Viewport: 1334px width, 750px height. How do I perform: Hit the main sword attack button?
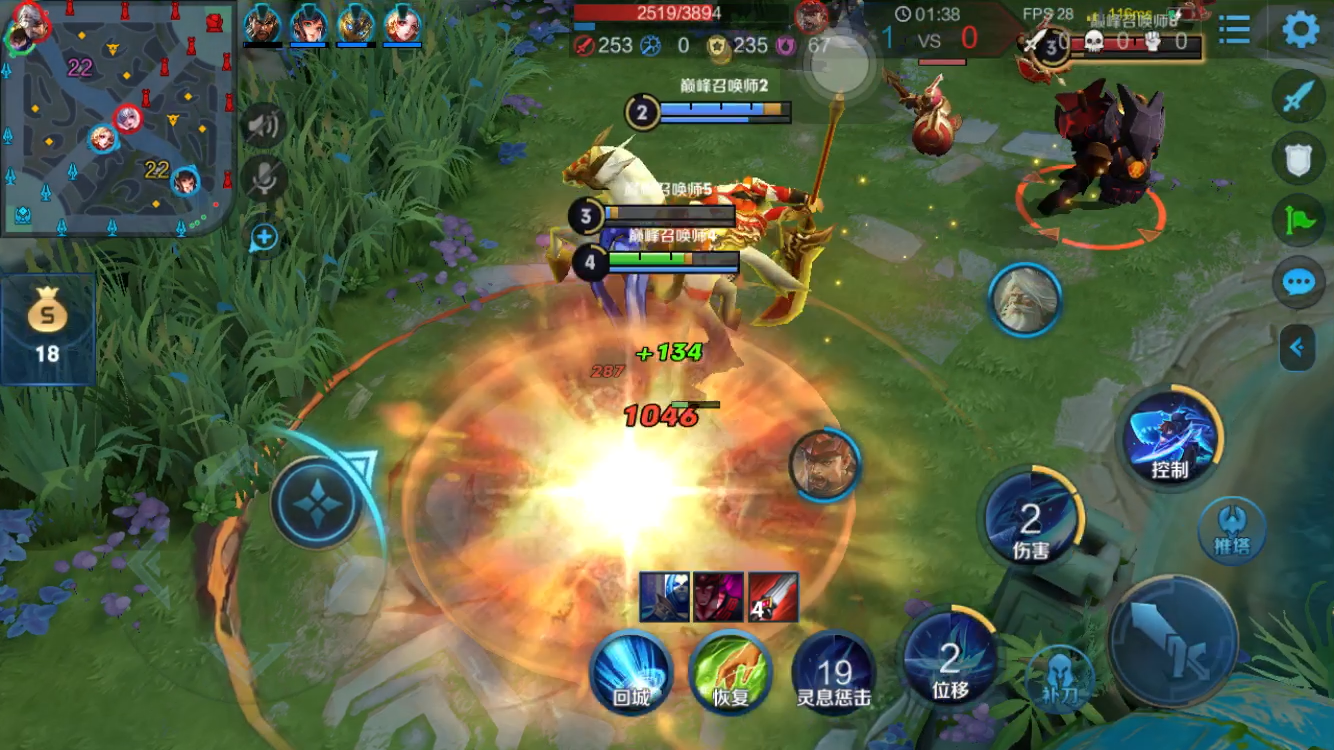1172,641
